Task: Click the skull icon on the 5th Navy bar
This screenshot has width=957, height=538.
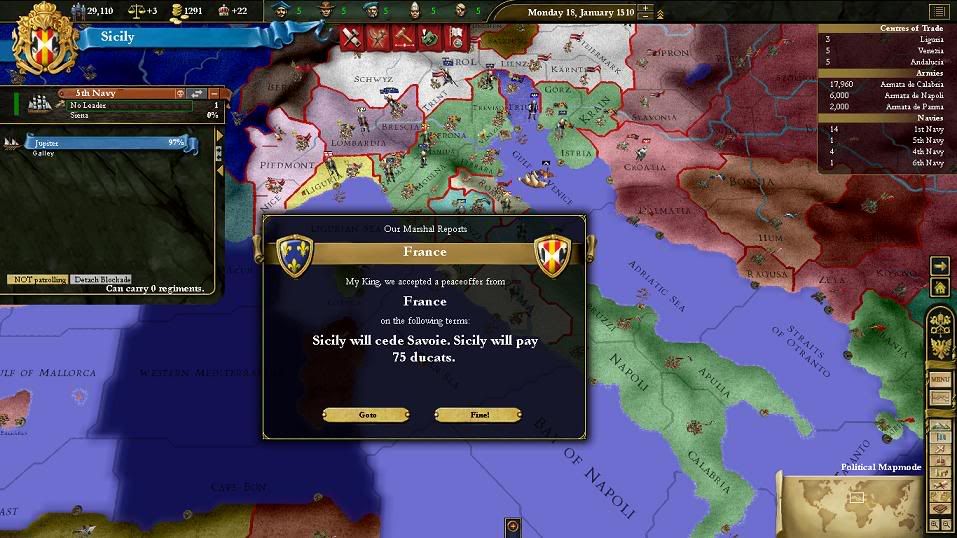Action: click(x=180, y=94)
